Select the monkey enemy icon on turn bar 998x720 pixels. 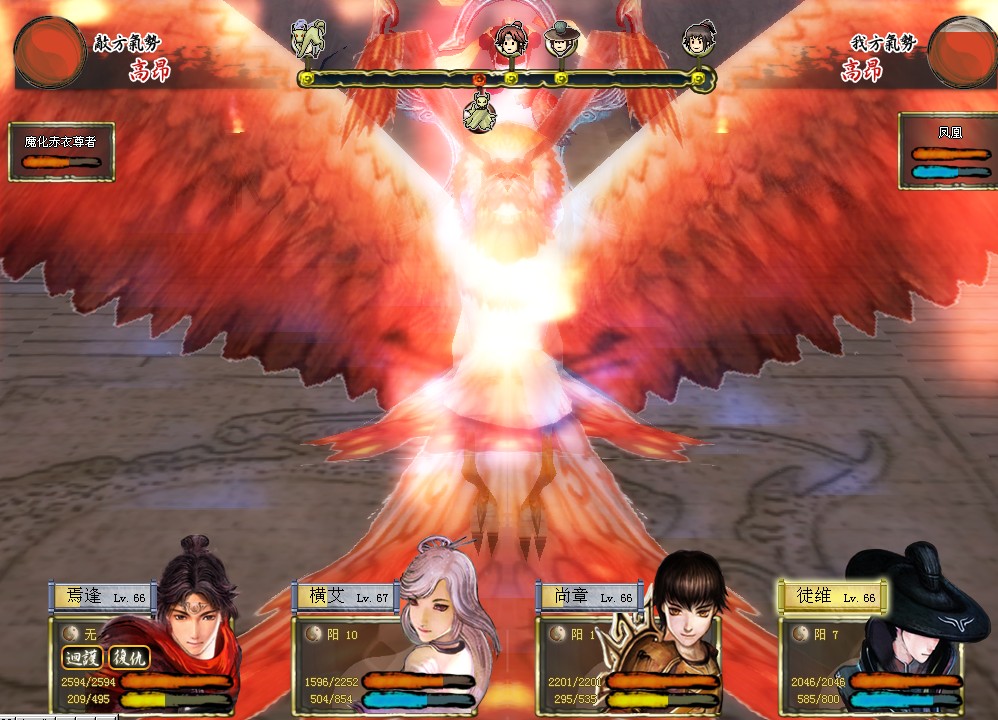308,40
